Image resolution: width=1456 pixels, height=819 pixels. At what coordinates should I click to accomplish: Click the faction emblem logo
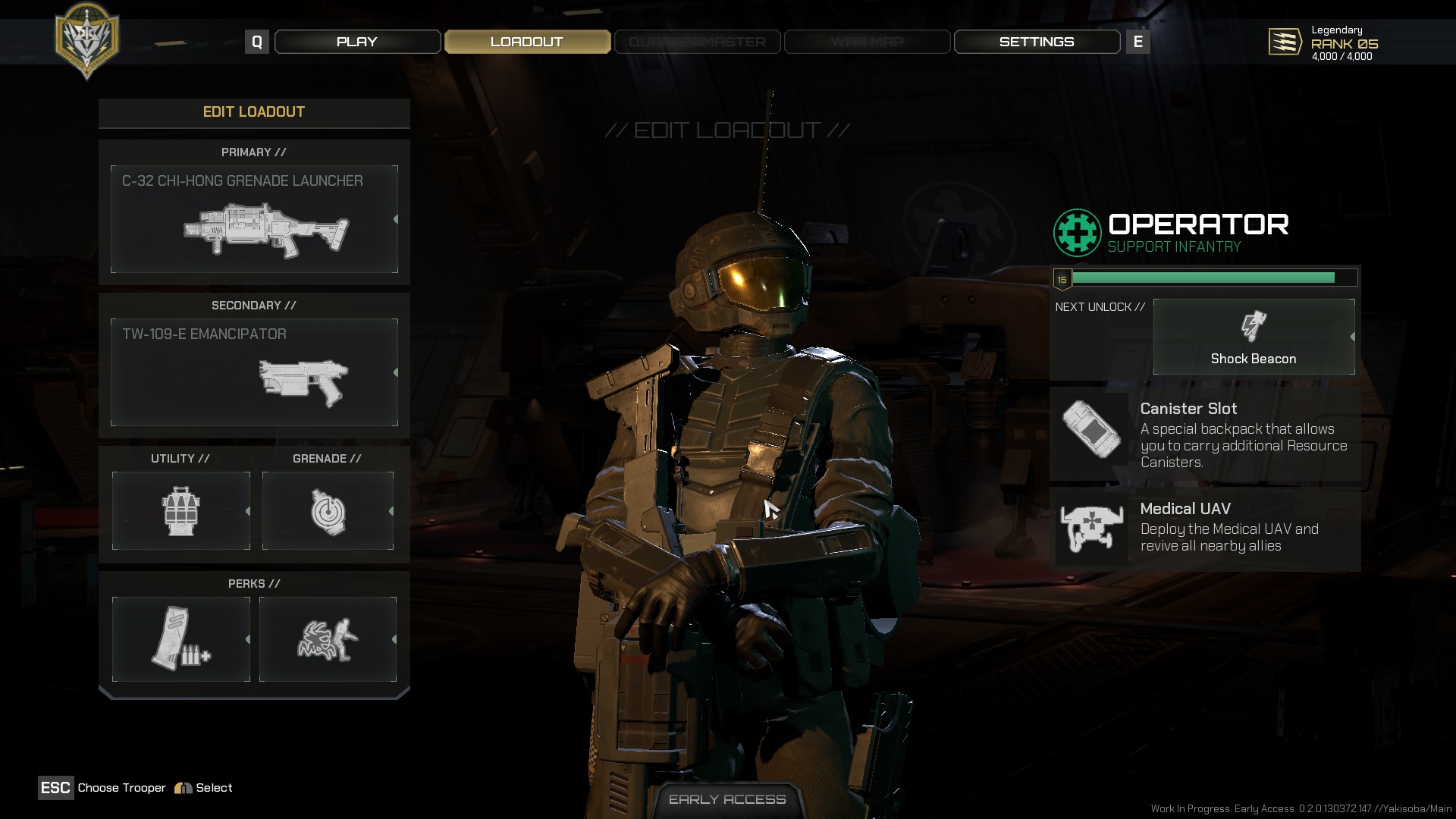[87, 39]
